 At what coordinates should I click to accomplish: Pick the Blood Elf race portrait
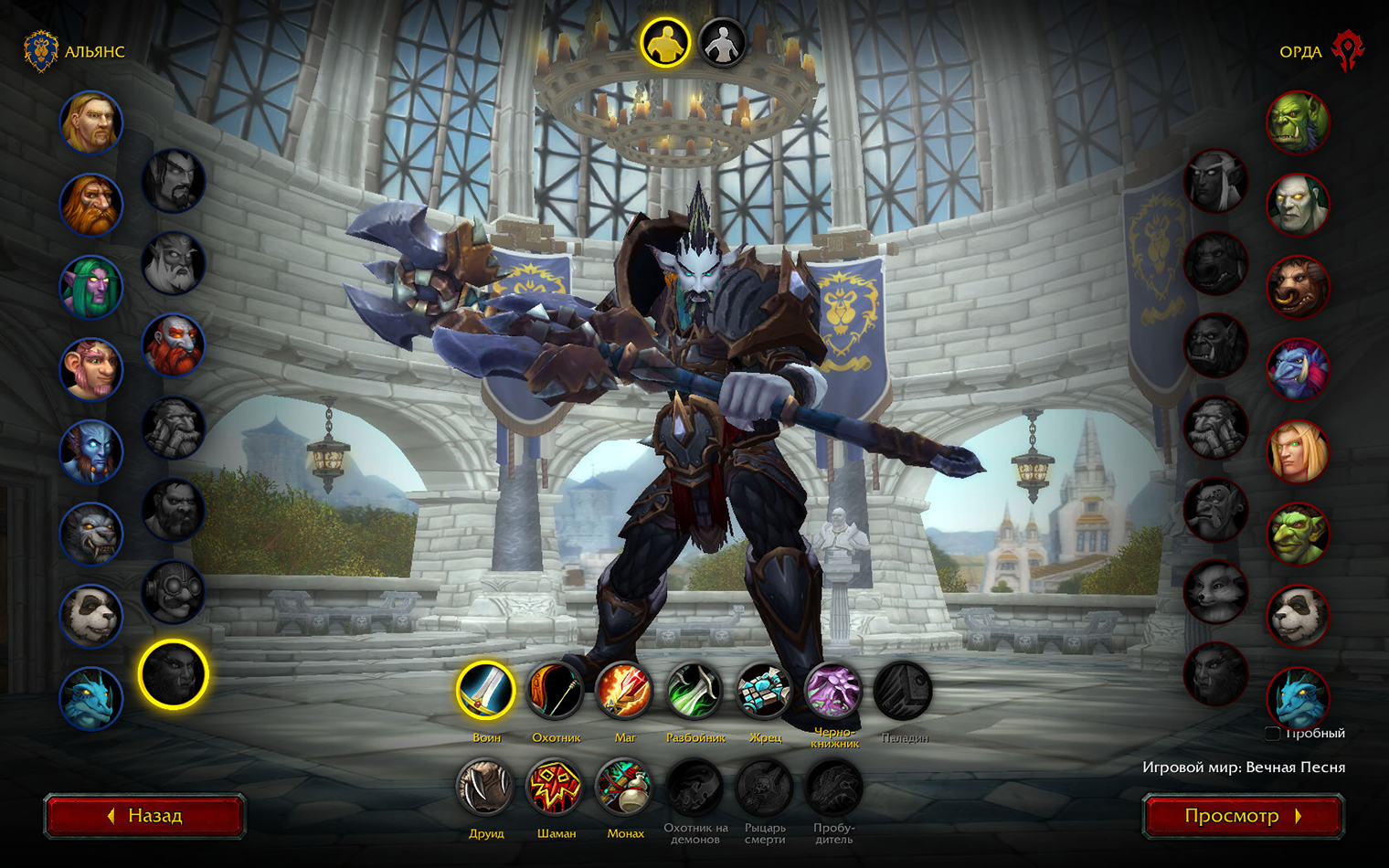[1298, 451]
